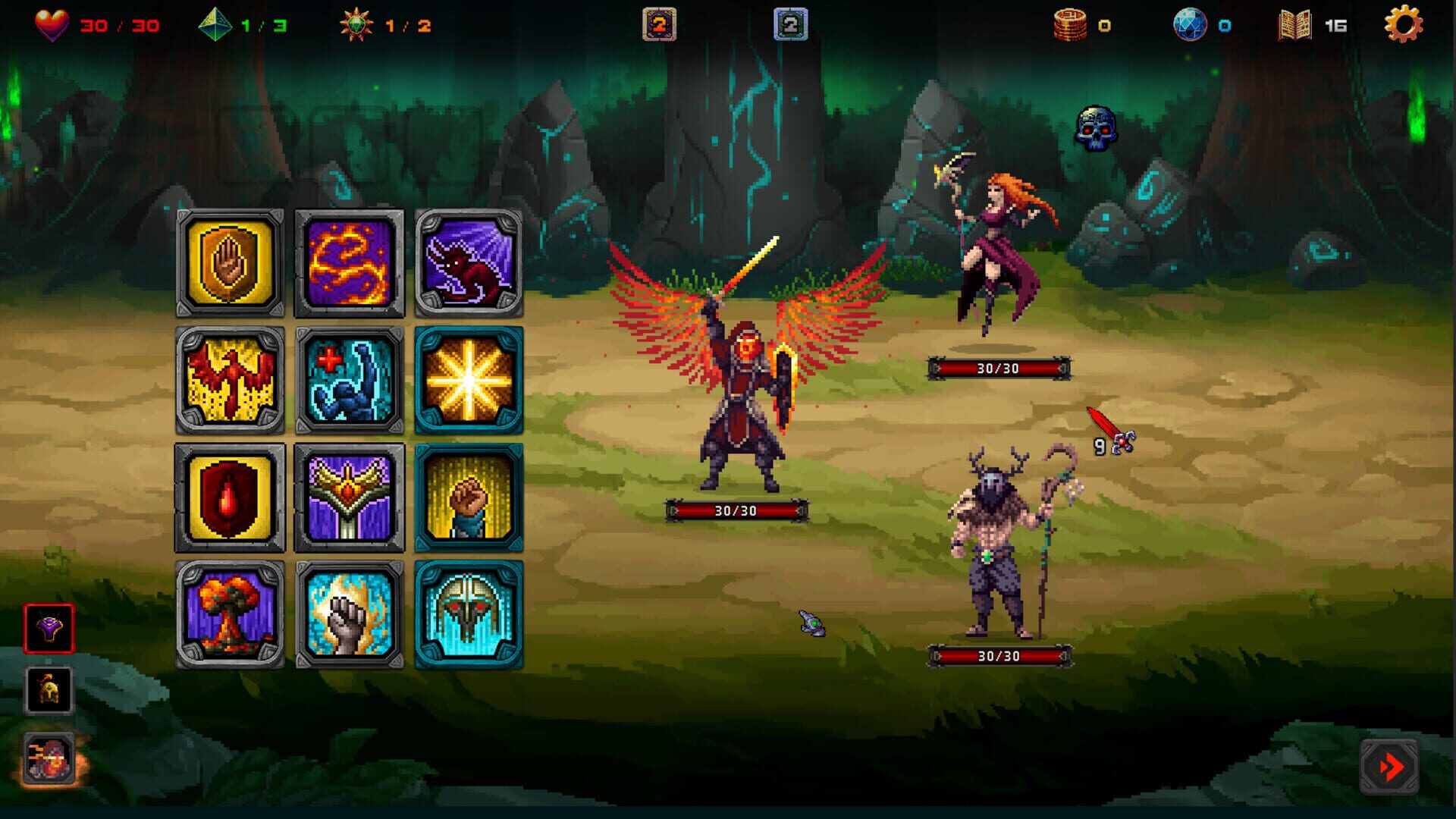
Task: Cast the golden starburst spell icon
Action: 466,380
